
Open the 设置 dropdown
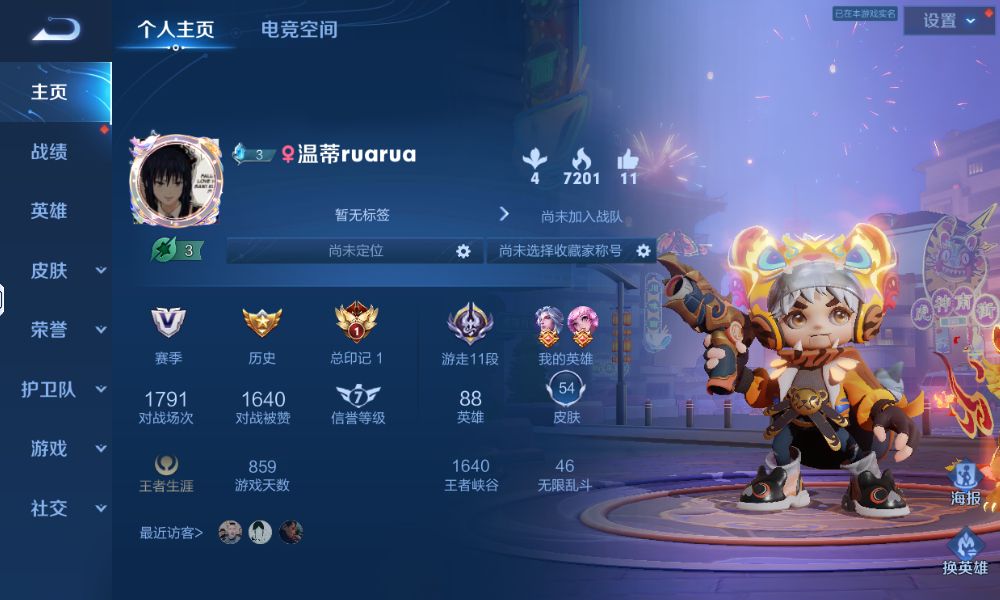tap(948, 21)
